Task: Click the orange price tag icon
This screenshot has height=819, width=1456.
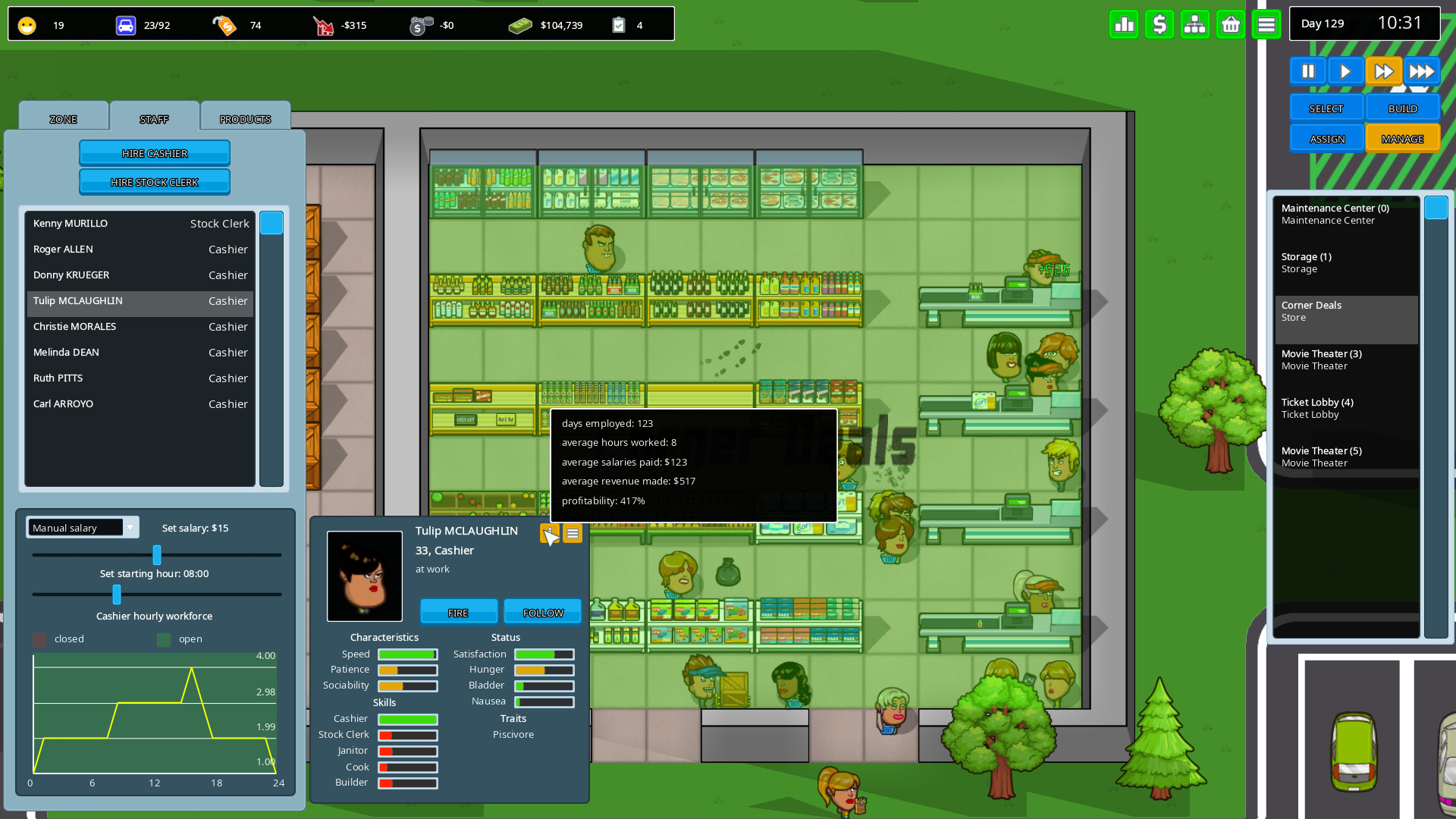Action: 224,24
